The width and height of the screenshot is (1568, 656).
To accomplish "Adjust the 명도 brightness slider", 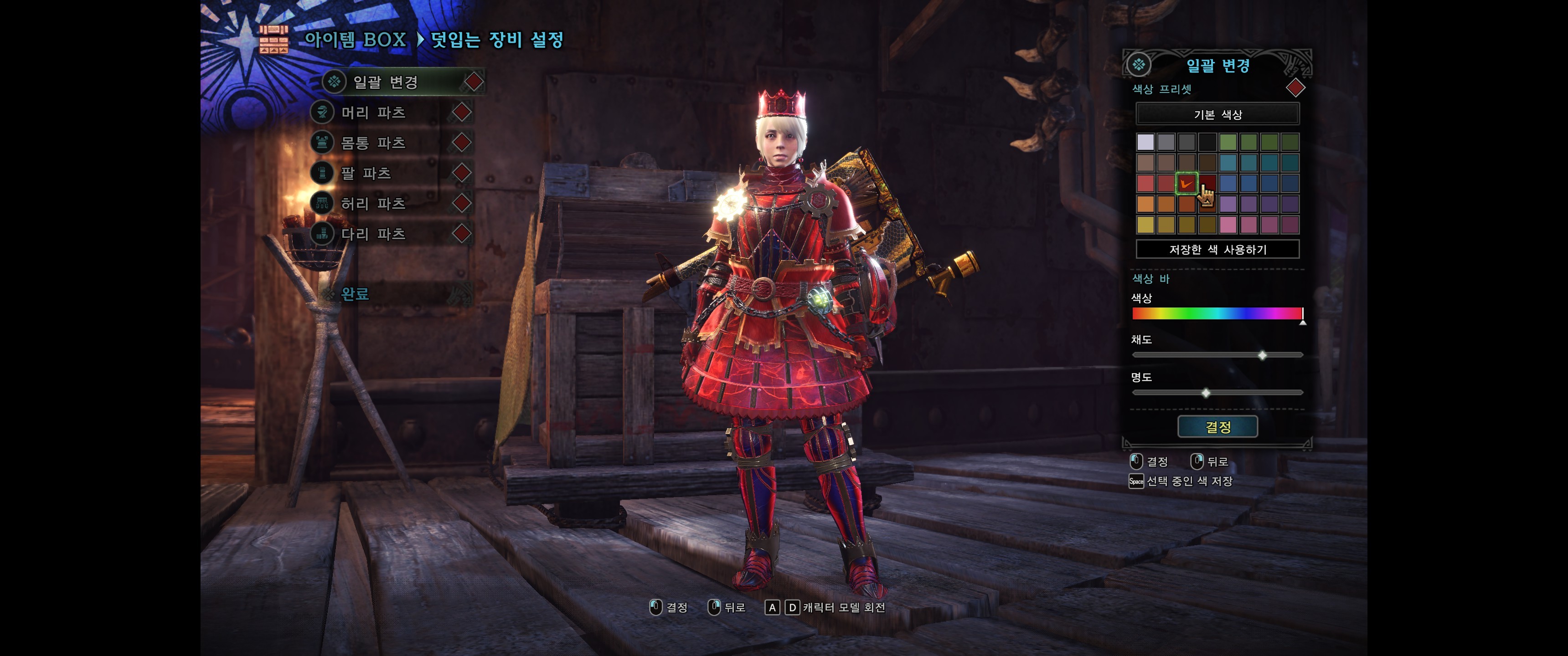I will (1205, 393).
